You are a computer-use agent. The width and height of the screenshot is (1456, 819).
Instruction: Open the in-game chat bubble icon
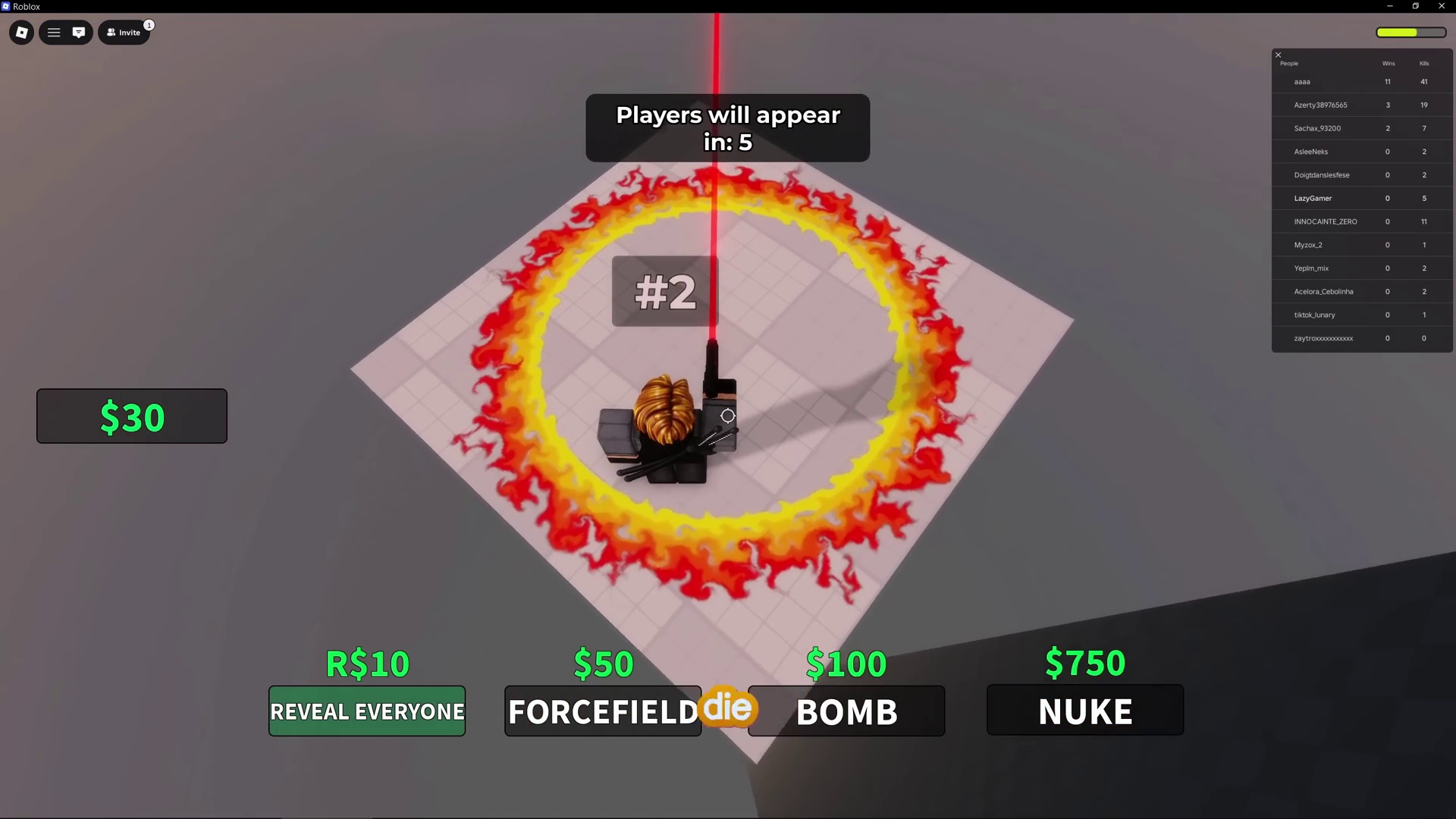(x=79, y=32)
